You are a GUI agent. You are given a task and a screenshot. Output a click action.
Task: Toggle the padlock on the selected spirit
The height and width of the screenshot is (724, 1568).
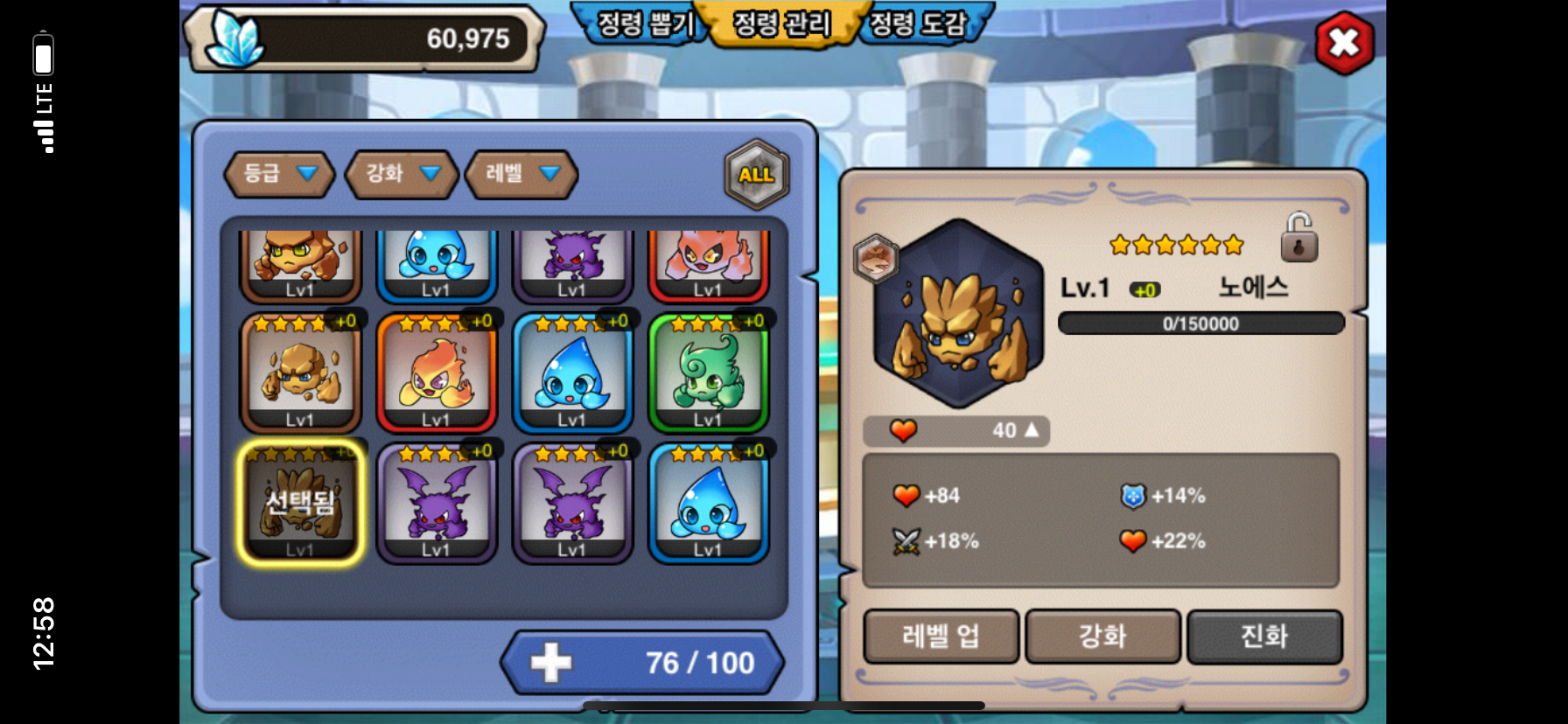click(1298, 238)
